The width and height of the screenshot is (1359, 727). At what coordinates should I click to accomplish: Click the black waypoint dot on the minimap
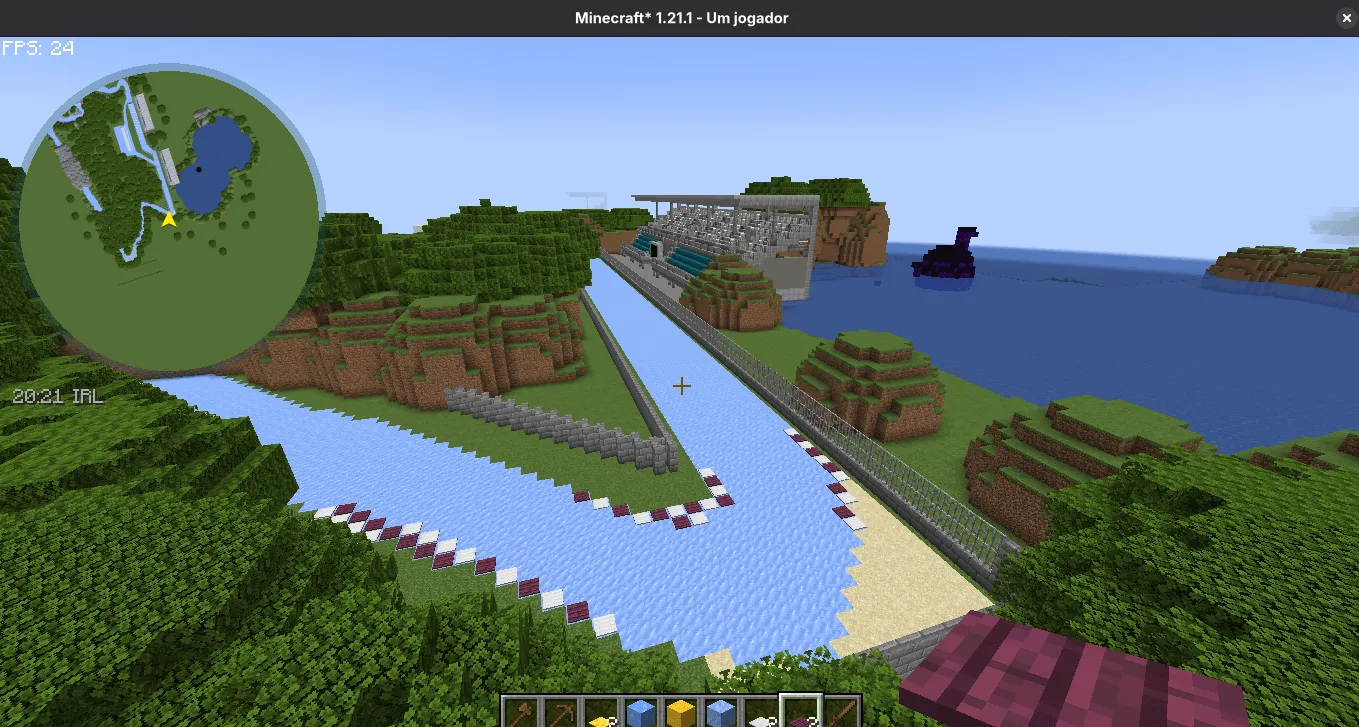coord(197,170)
